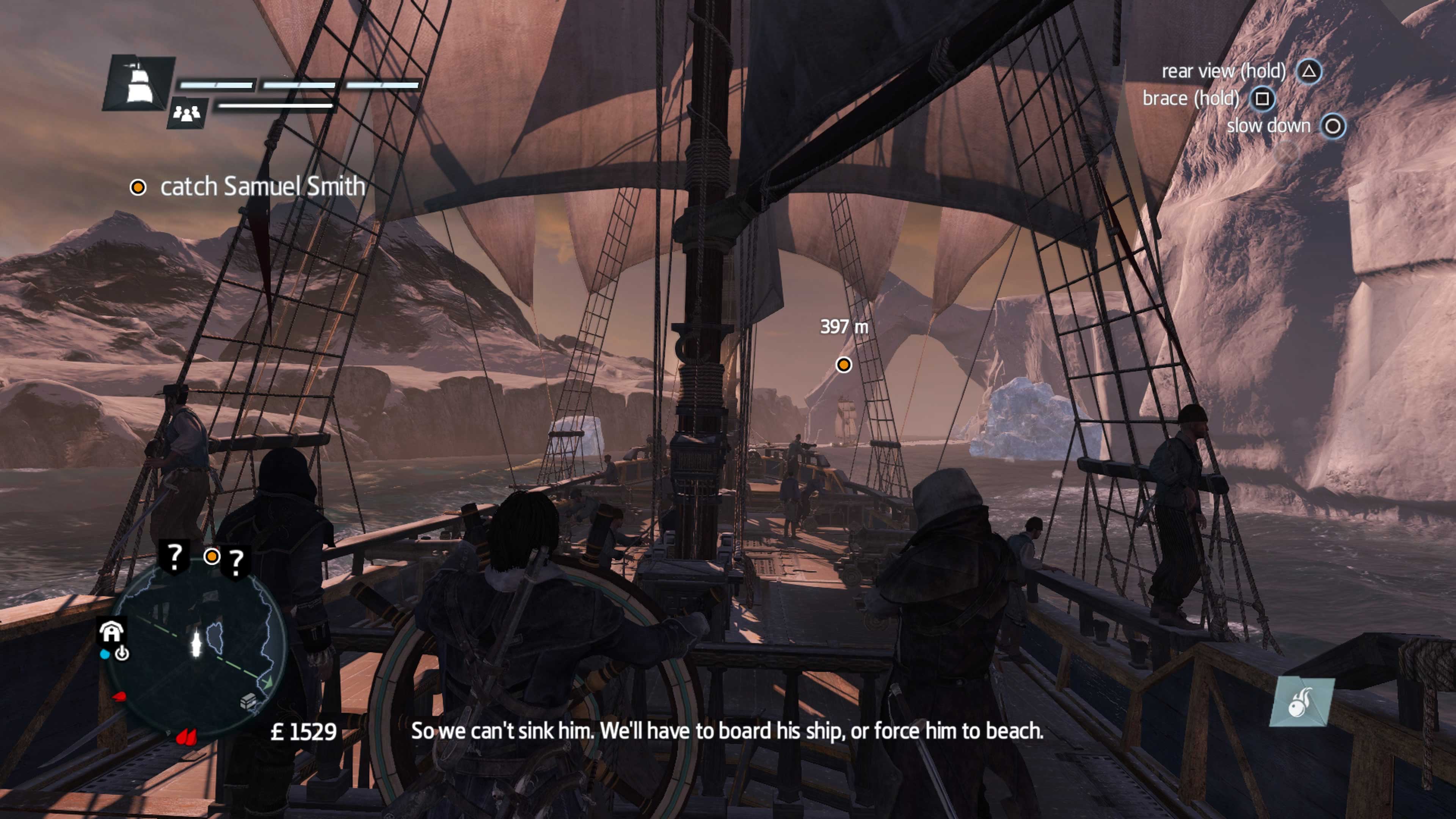This screenshot has height=819, width=1456.
Task: Select the white player ship on minimap
Action: point(196,644)
